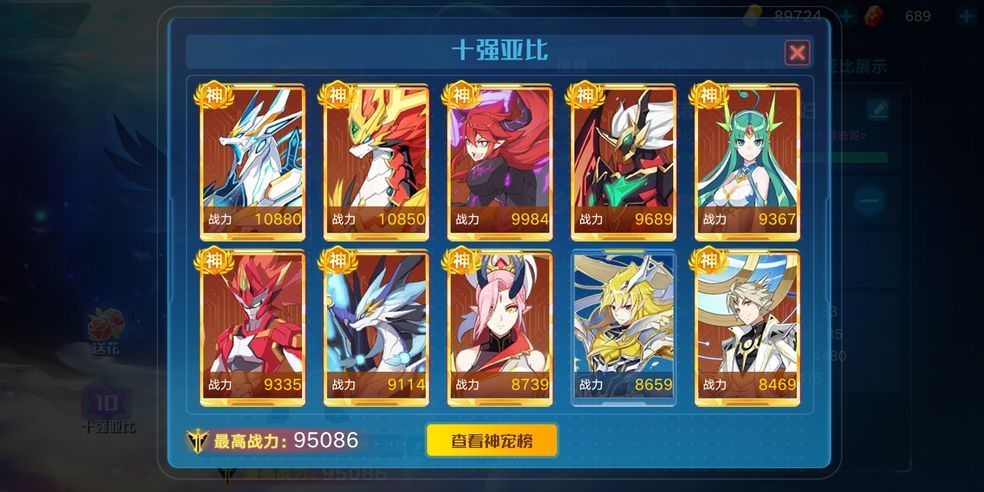Add more red gem currency
Viewport: 984px width, 492px height.
pyautogui.click(x=965, y=16)
